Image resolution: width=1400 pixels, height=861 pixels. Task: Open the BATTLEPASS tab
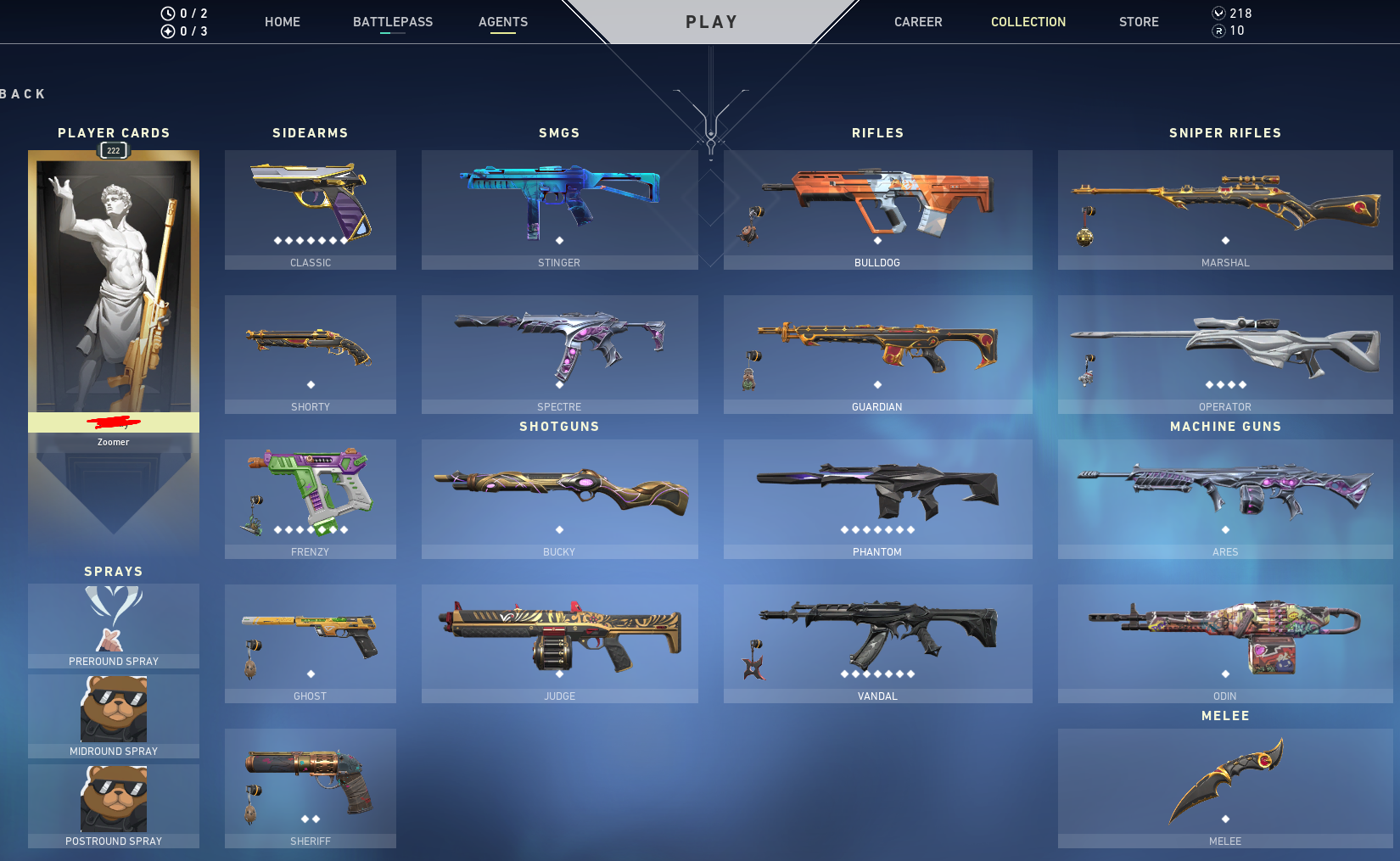point(393,22)
